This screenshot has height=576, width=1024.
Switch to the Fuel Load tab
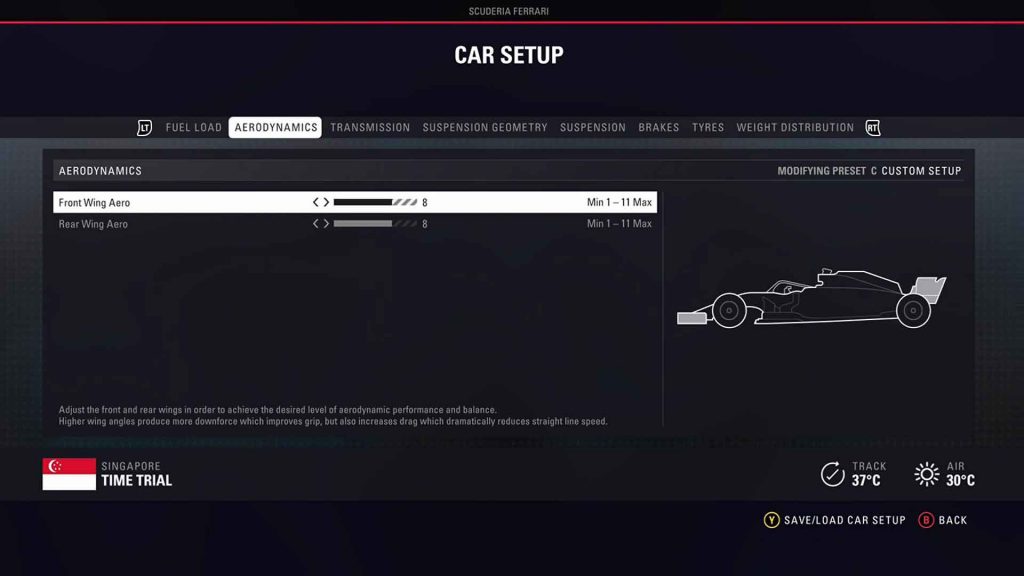(193, 128)
